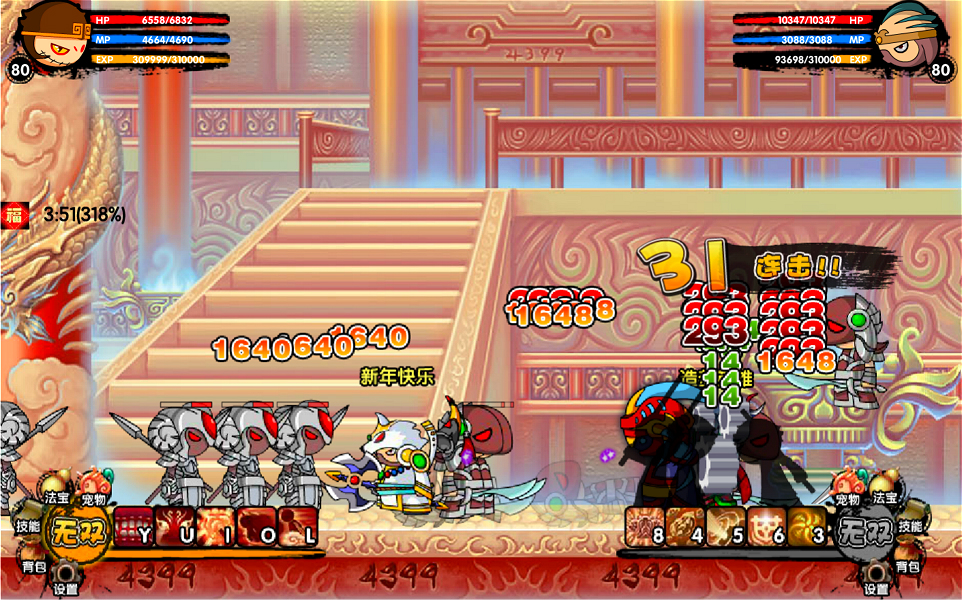The height and width of the screenshot is (600, 962).
Task: Use player two's golden swirl skill marked 3
Action: 807,527
